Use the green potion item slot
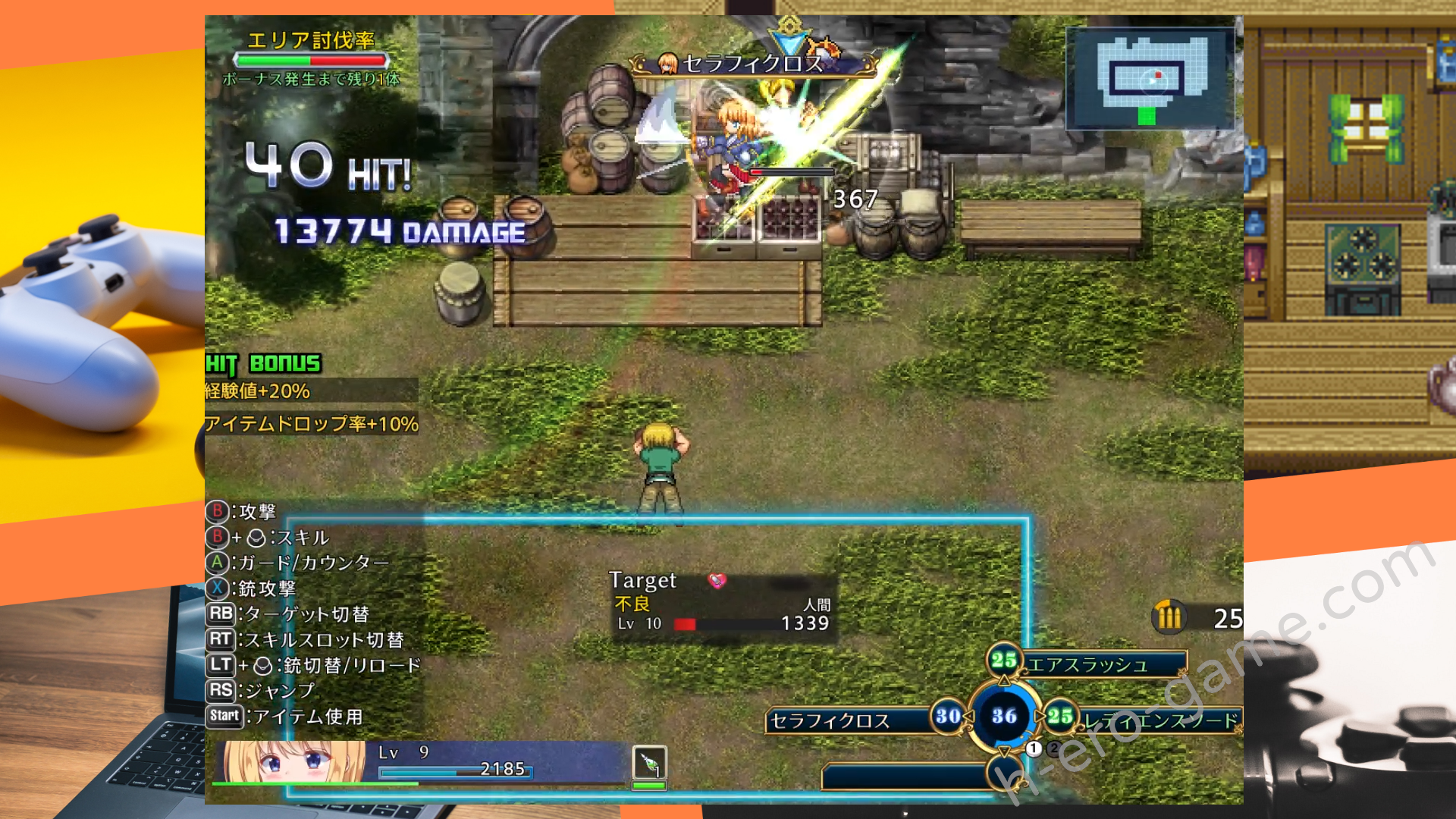Screen dimensions: 1456x819 [x=649, y=764]
